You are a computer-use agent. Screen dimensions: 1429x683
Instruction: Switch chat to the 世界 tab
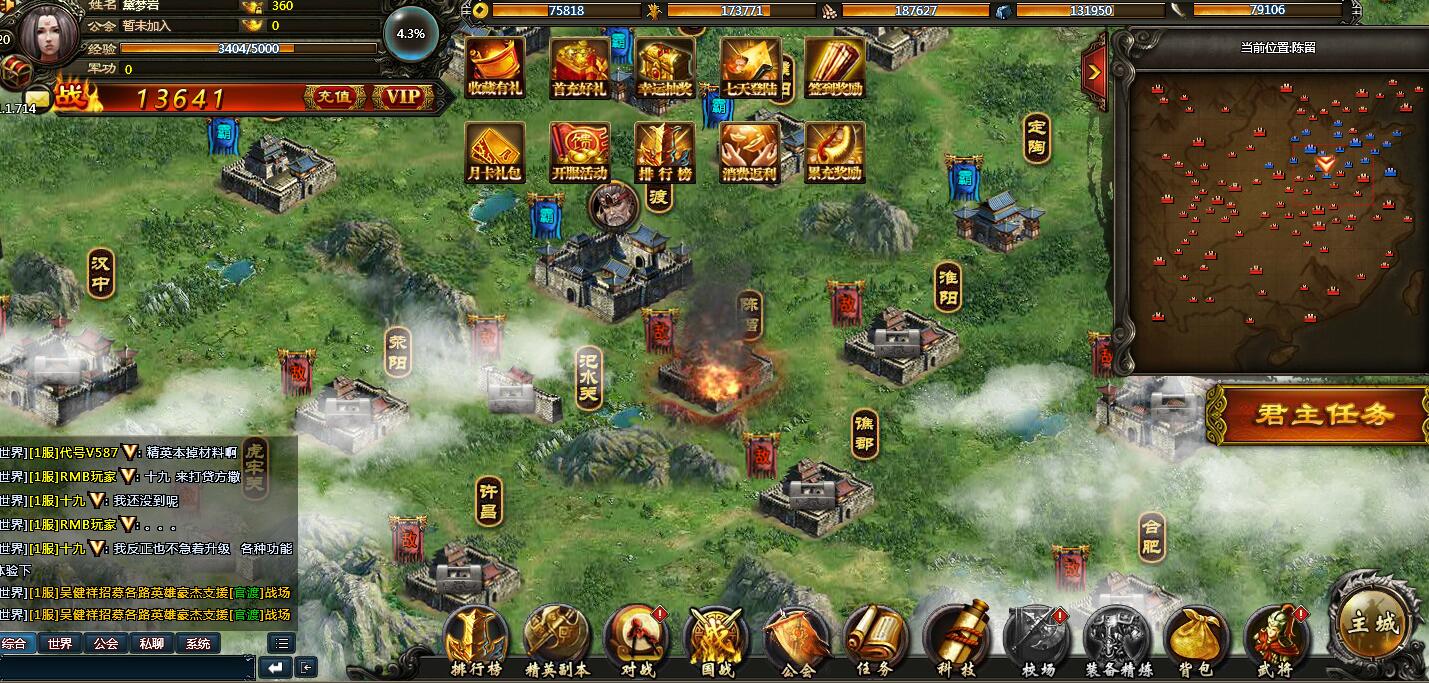60,644
